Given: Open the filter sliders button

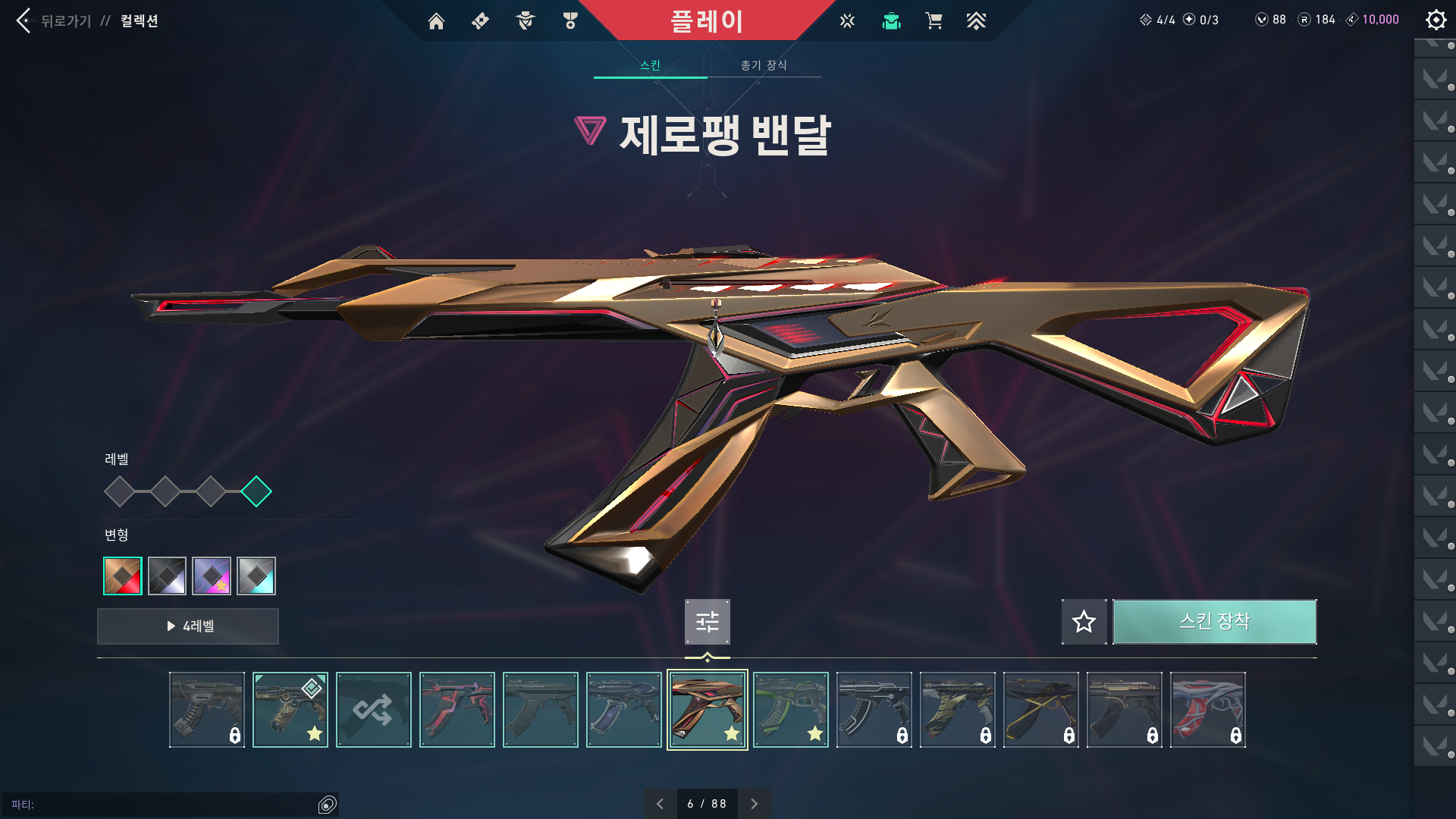Looking at the screenshot, I should tap(707, 622).
